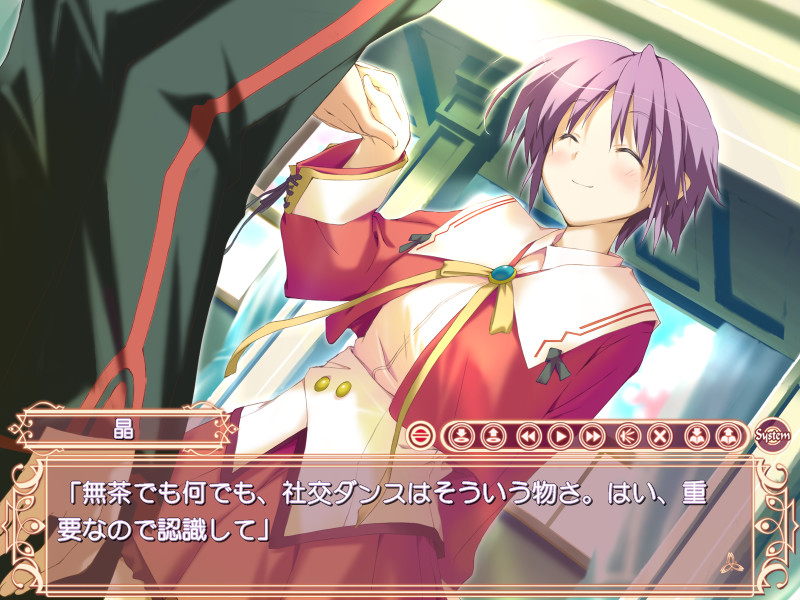Rewind to the previous message
This screenshot has height=600, width=800.
529,436
